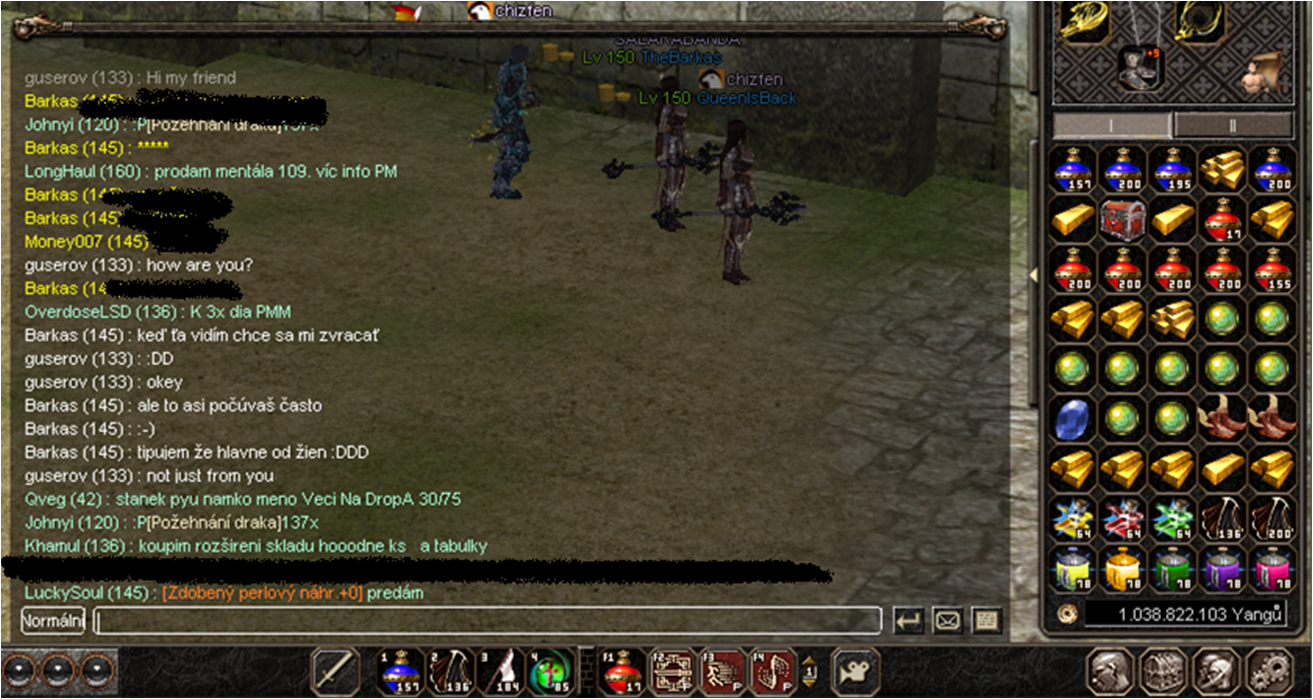Use the red potion in quickslot F1
Viewport: 1313px width, 699px height.
point(623,671)
